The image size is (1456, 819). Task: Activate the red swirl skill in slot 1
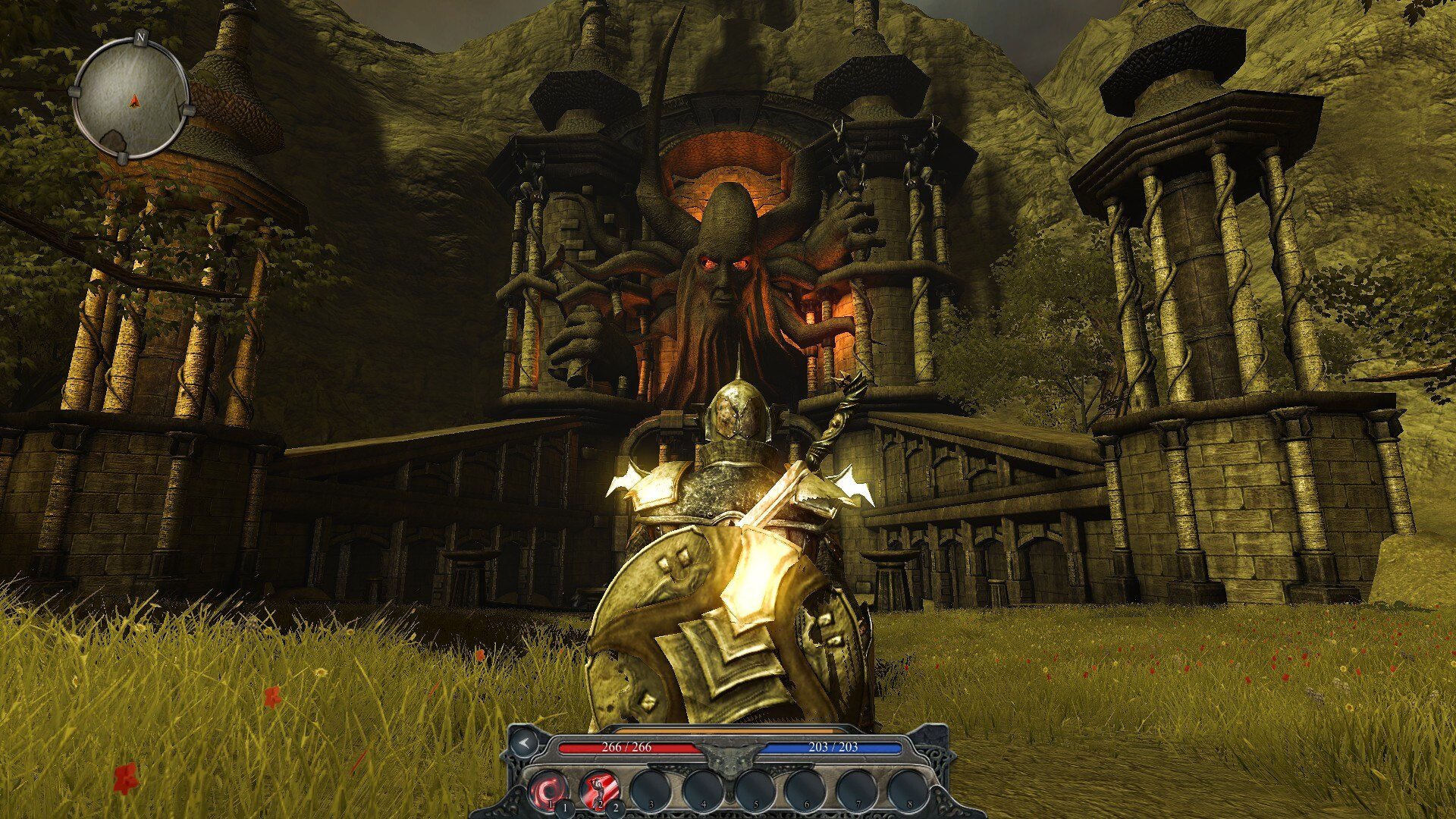click(x=548, y=789)
